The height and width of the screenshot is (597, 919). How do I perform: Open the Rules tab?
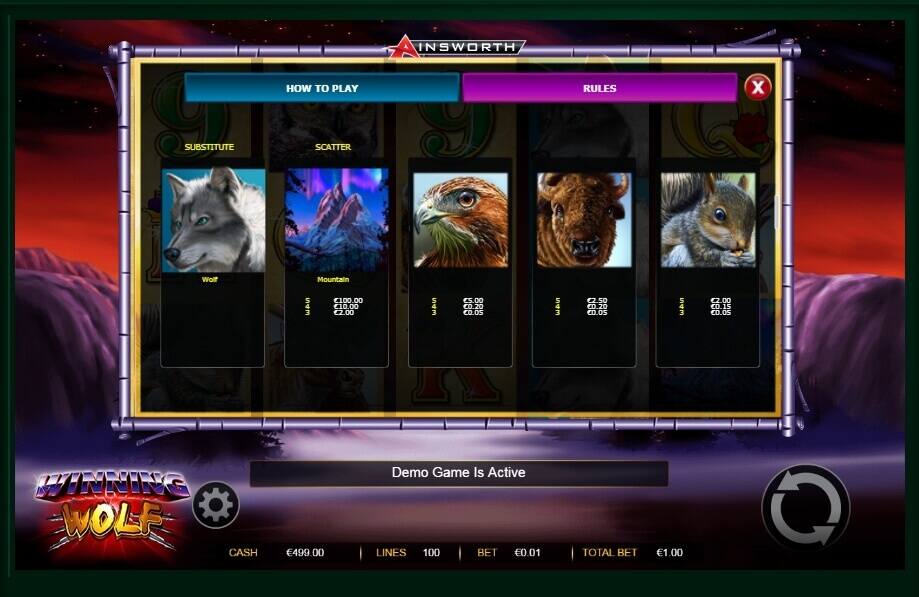pos(599,88)
